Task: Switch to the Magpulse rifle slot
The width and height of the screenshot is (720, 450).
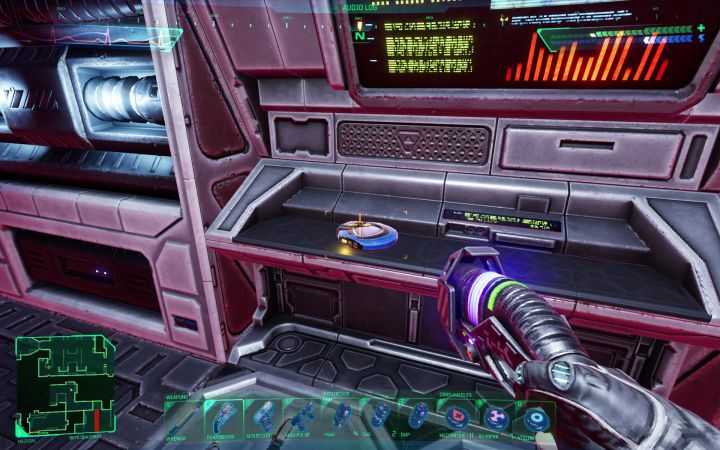Action: (300, 416)
